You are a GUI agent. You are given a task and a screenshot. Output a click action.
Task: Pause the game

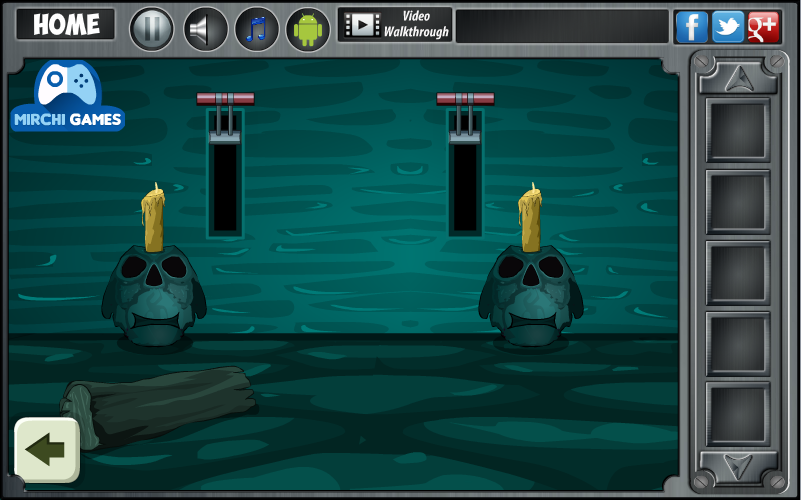pos(152,28)
